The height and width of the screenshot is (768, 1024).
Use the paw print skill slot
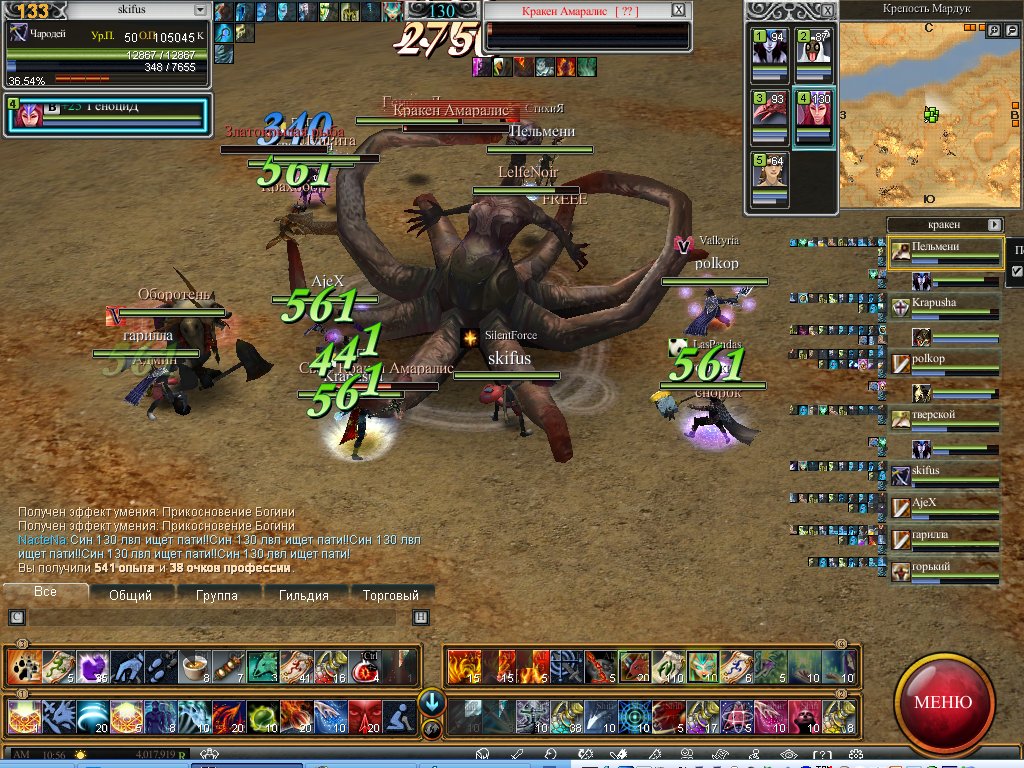coord(23,665)
